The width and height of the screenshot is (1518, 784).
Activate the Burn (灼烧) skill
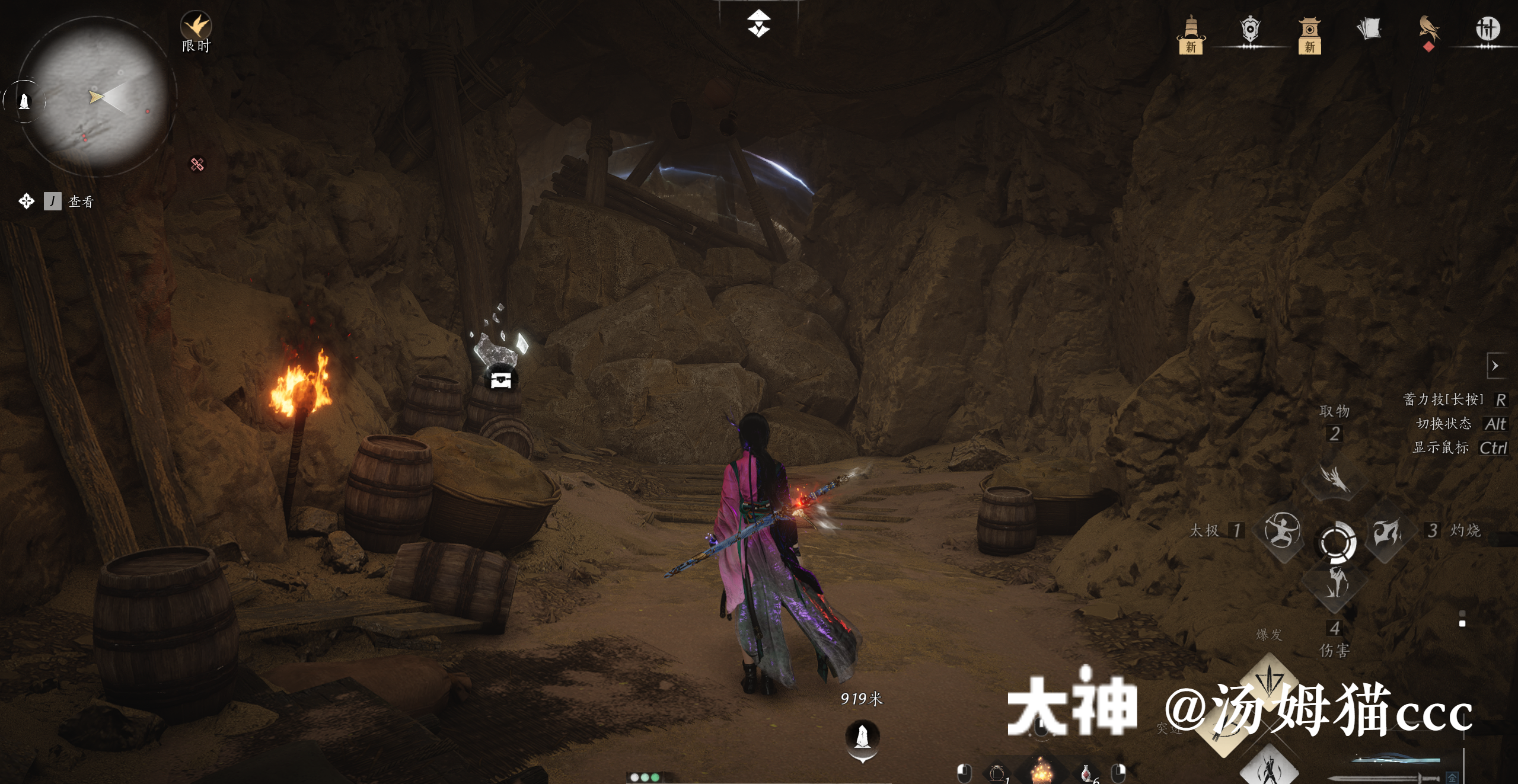coord(1386,531)
